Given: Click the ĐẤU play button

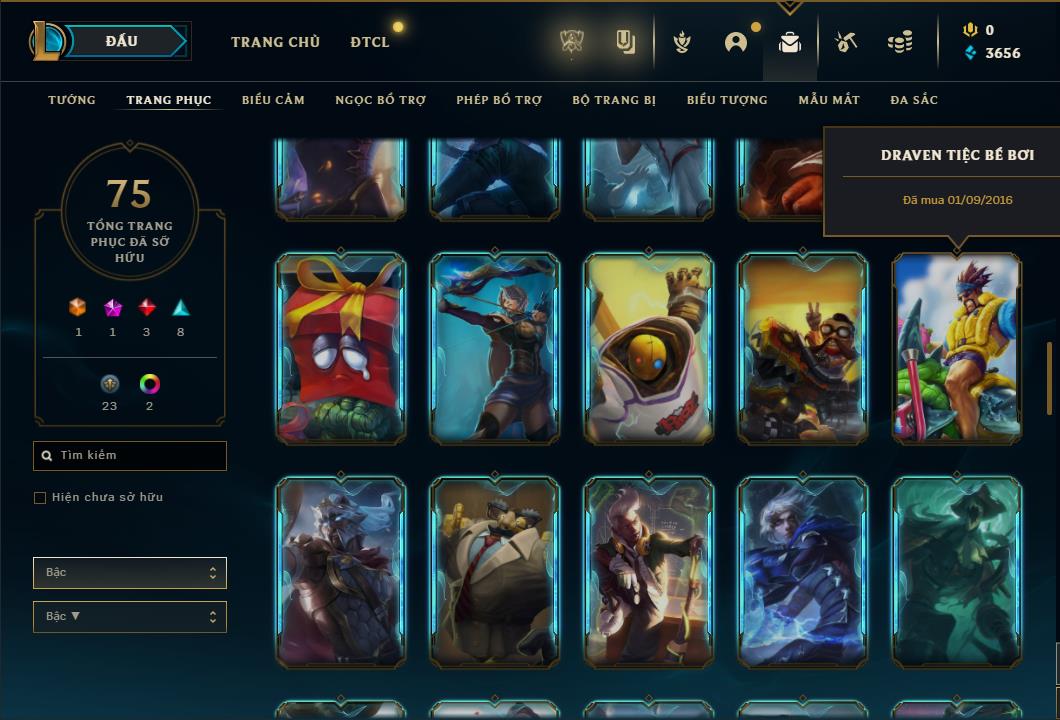Looking at the screenshot, I should point(122,41).
